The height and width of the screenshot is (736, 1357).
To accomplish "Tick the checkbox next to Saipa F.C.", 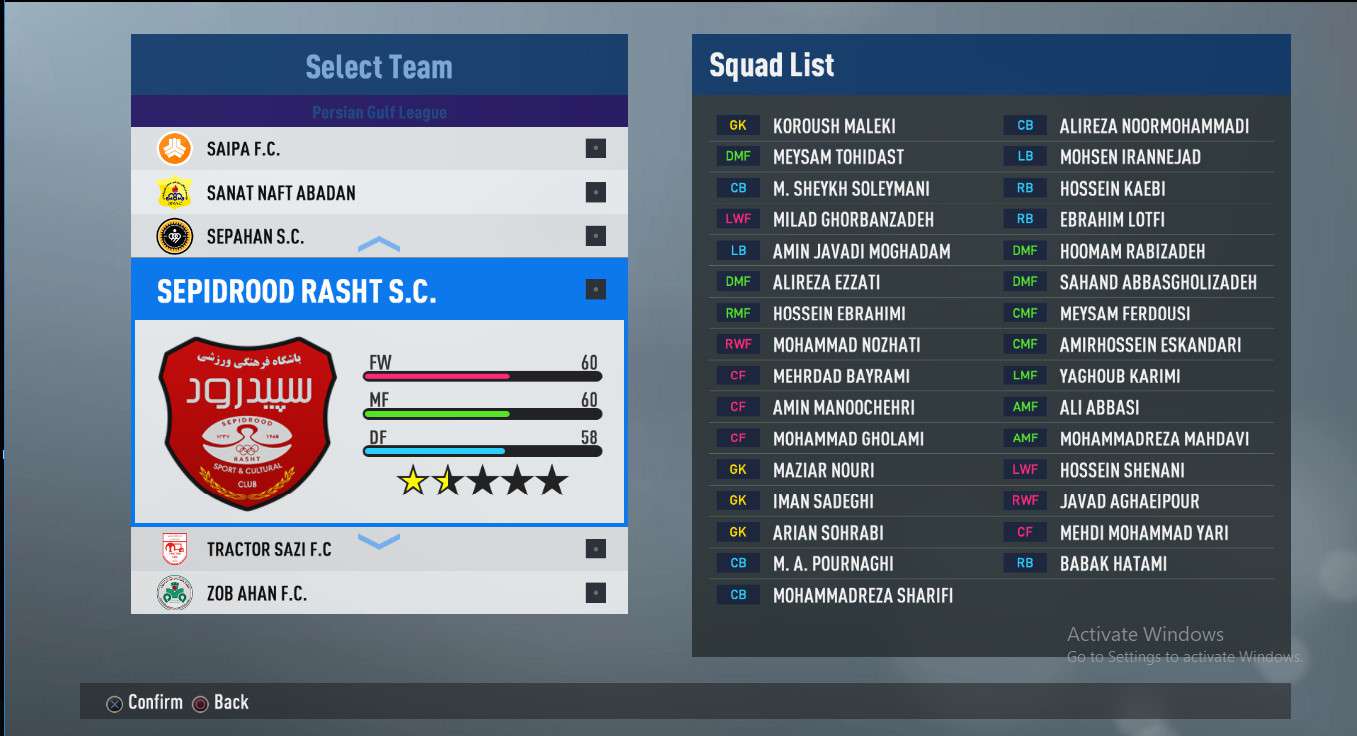I will click(596, 149).
